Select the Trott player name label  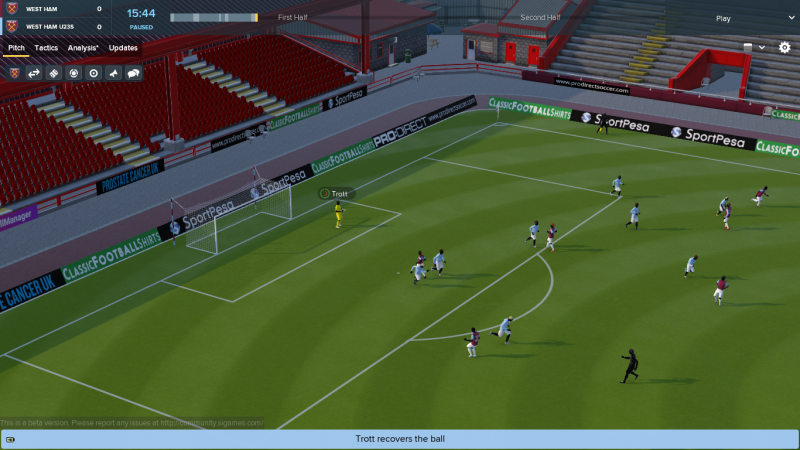point(339,193)
